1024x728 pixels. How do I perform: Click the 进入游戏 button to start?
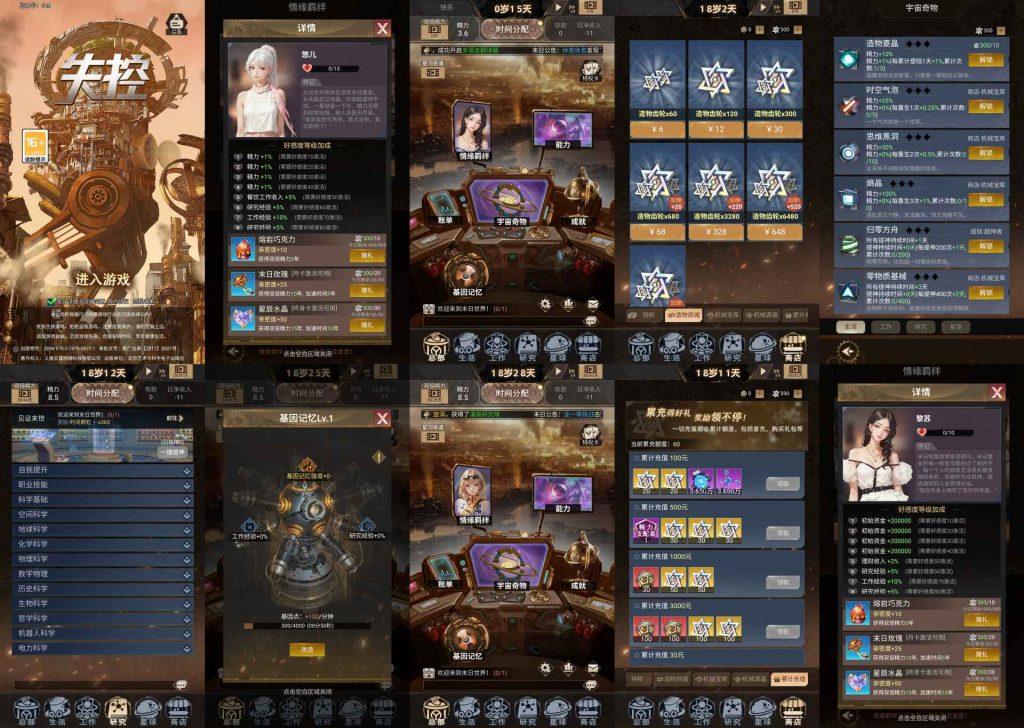tap(102, 279)
